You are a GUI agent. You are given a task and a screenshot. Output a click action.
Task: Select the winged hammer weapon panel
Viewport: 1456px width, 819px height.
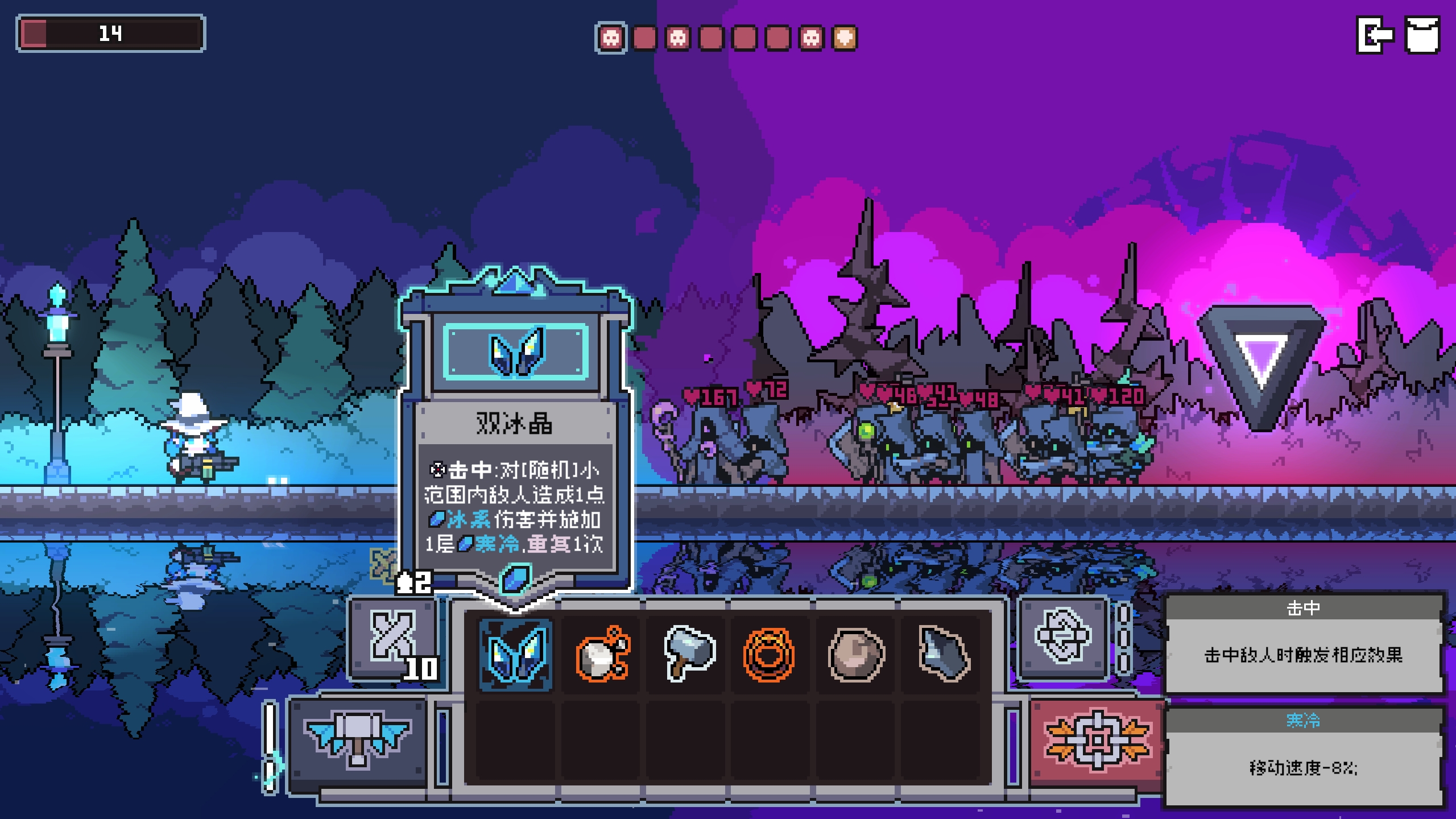358,740
